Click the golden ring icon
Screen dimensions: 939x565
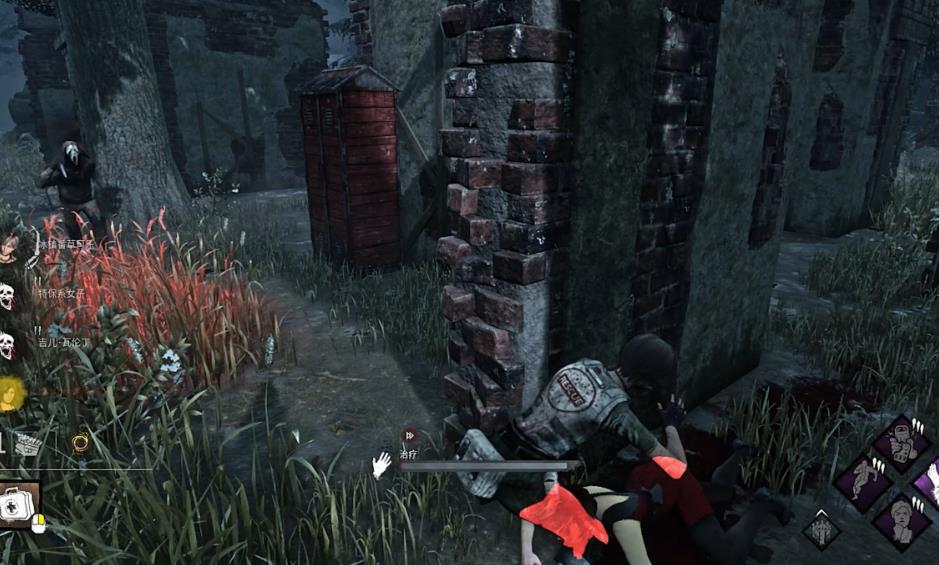pyautogui.click(x=80, y=441)
